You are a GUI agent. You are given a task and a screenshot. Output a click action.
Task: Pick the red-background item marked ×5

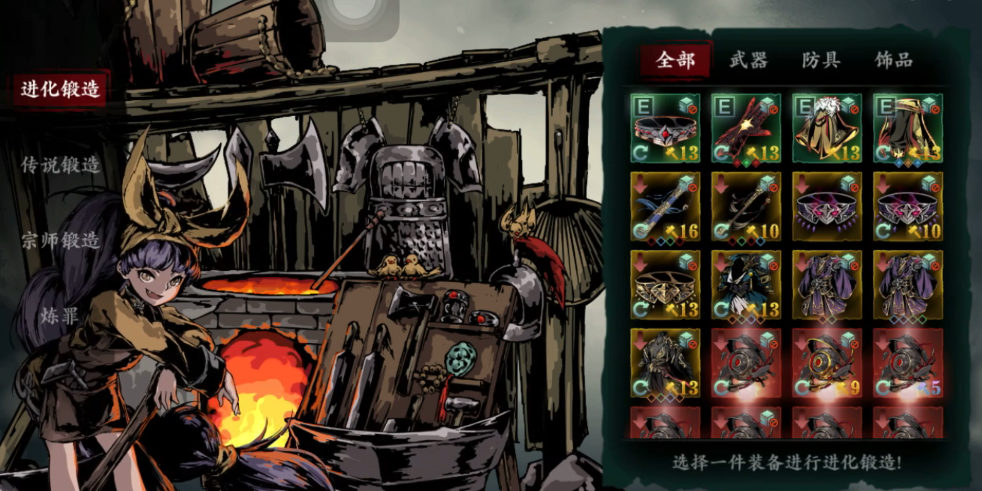click(x=908, y=362)
